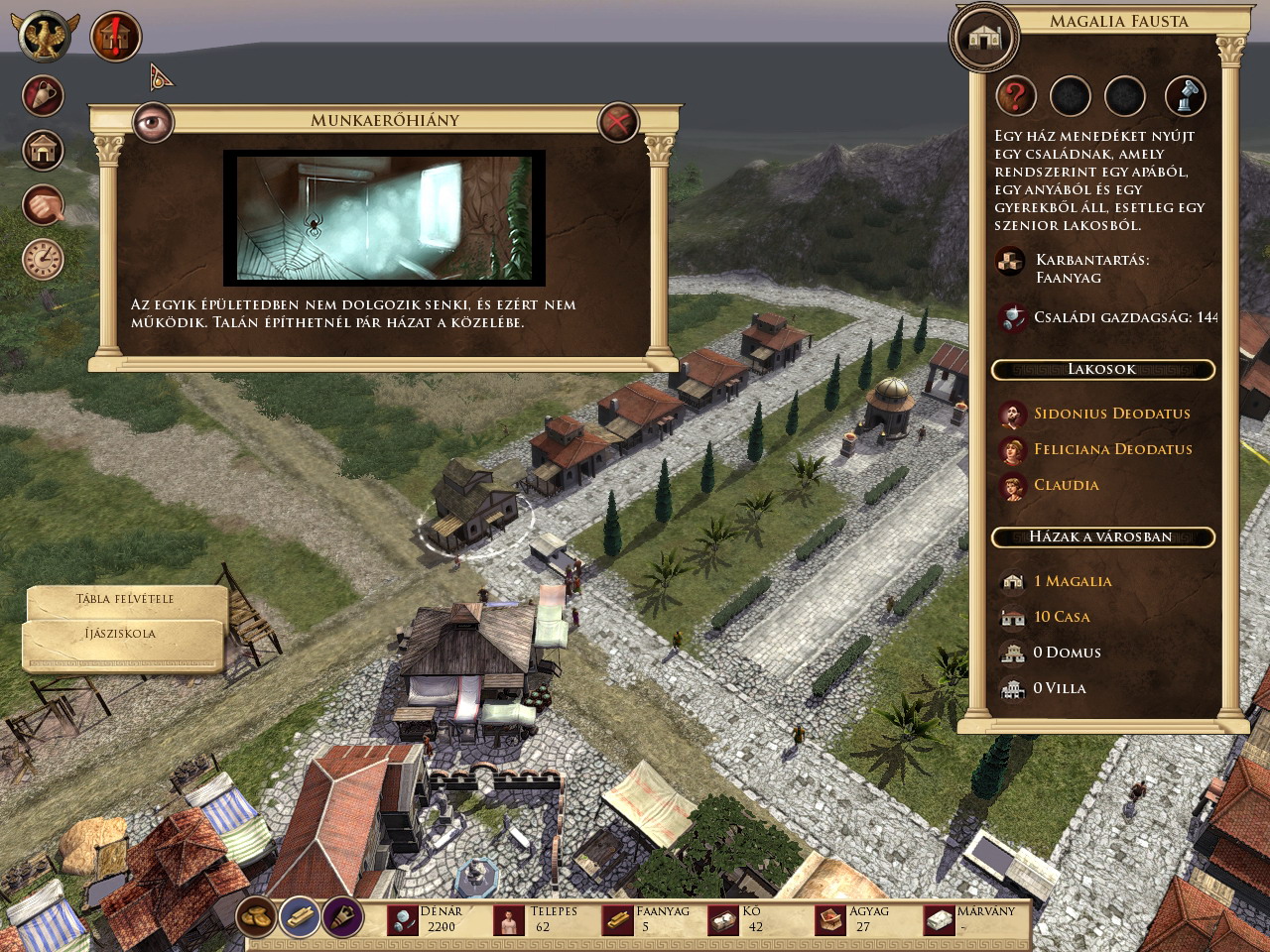Click the 10 Casa houses entry
This screenshot has width=1270, height=952.
[1061, 617]
